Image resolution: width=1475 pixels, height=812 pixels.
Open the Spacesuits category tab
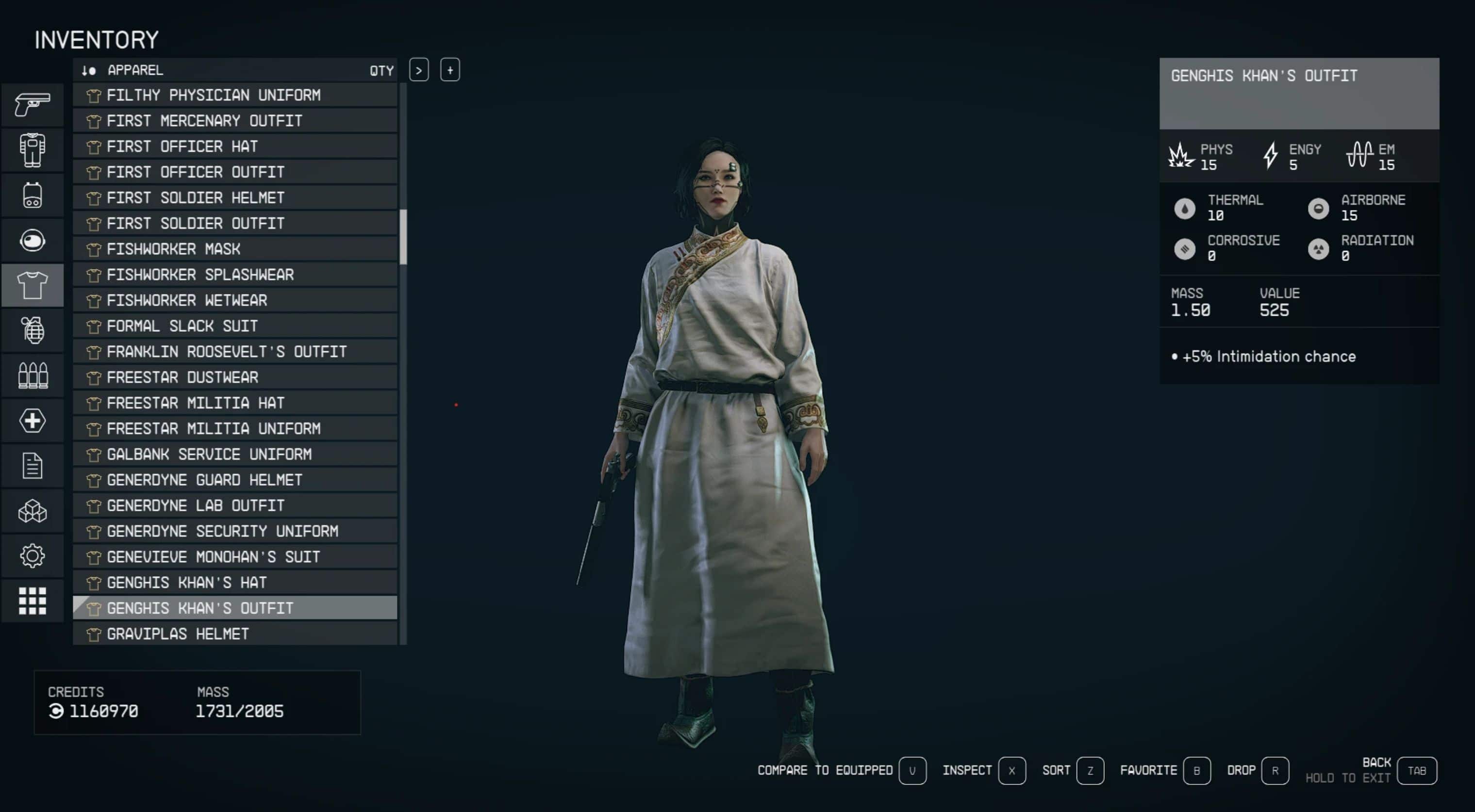(32, 150)
